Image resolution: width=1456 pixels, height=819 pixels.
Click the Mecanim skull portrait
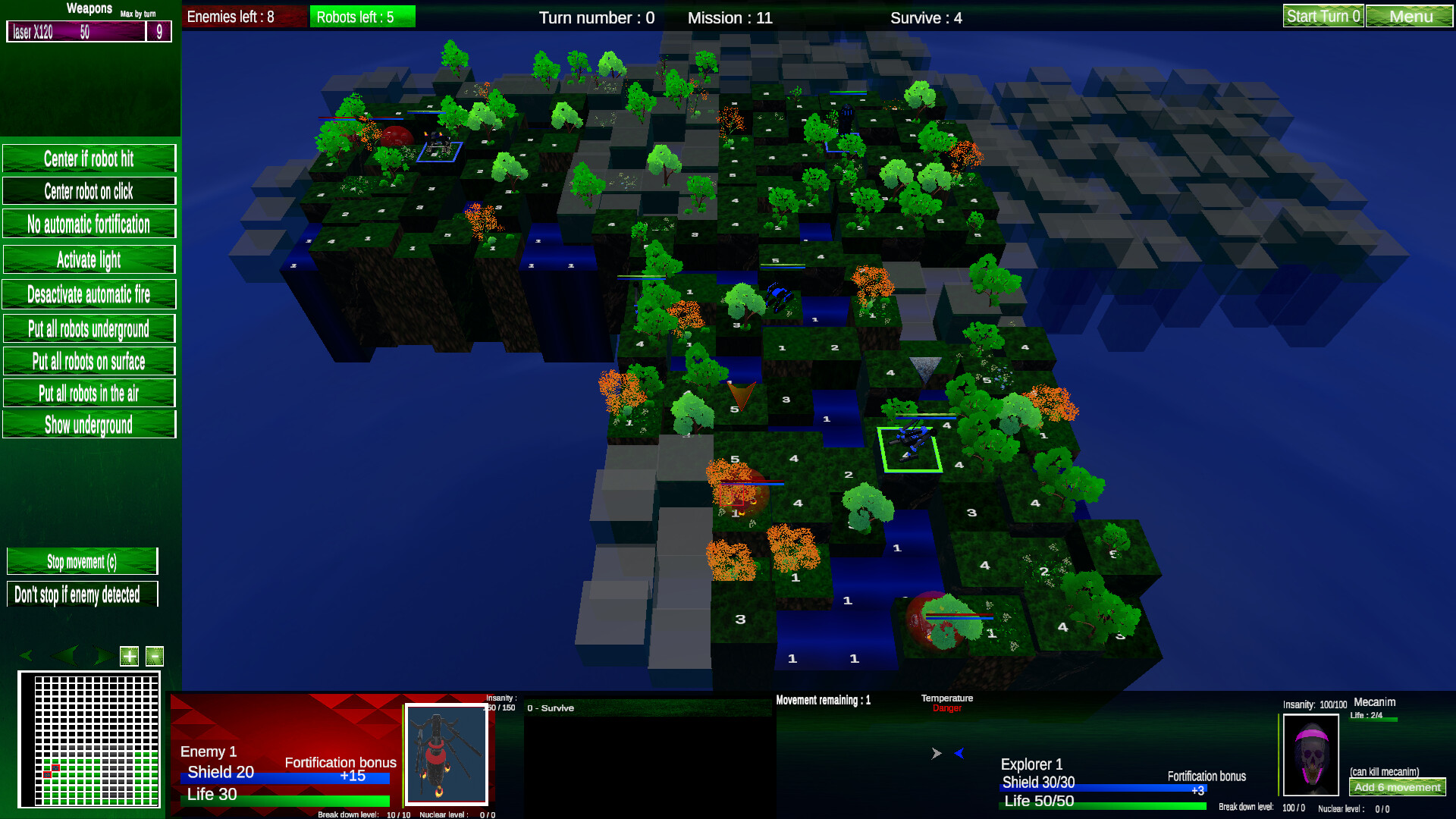tap(1311, 755)
